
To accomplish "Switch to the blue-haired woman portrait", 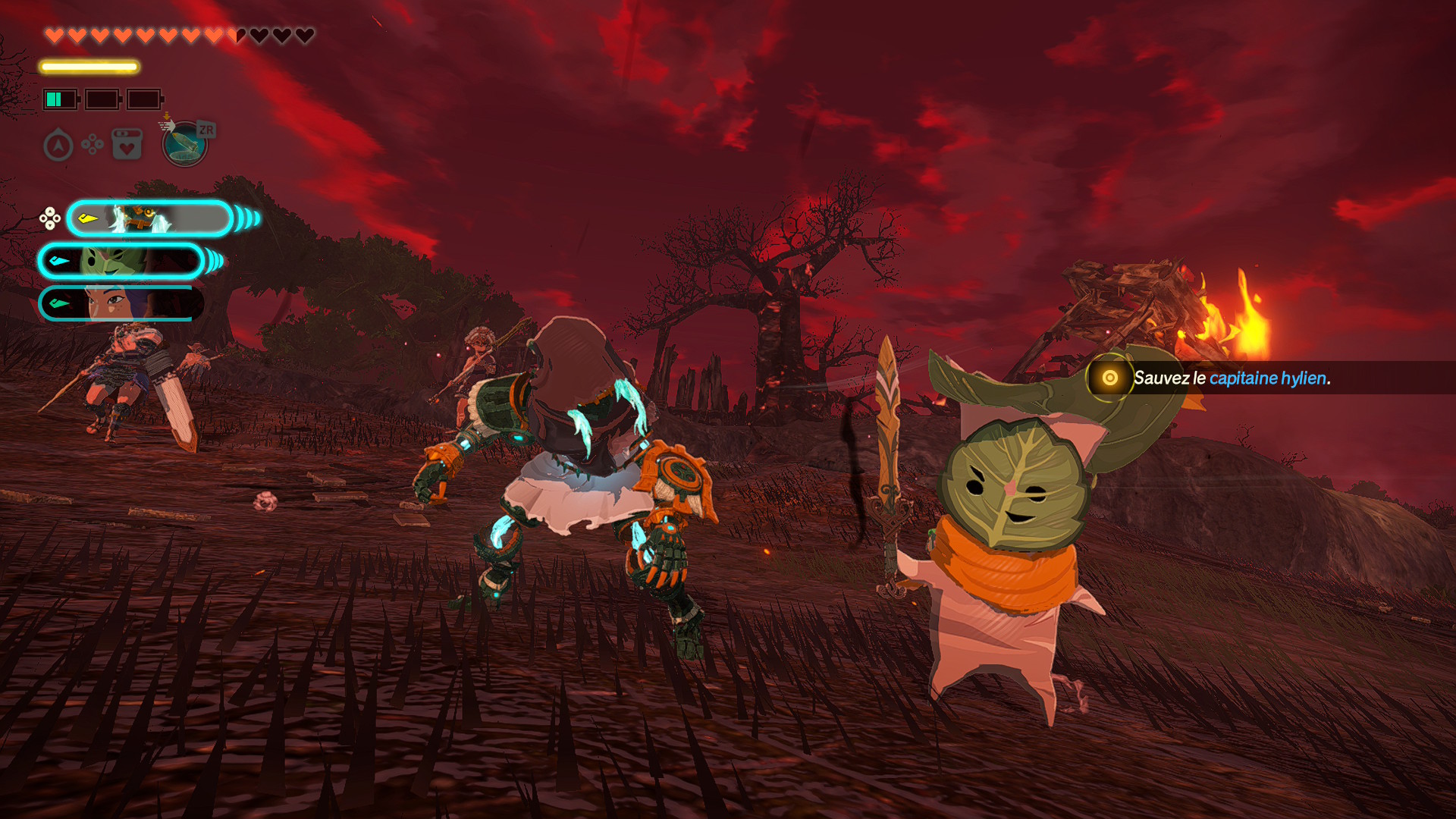I will pos(121,303).
